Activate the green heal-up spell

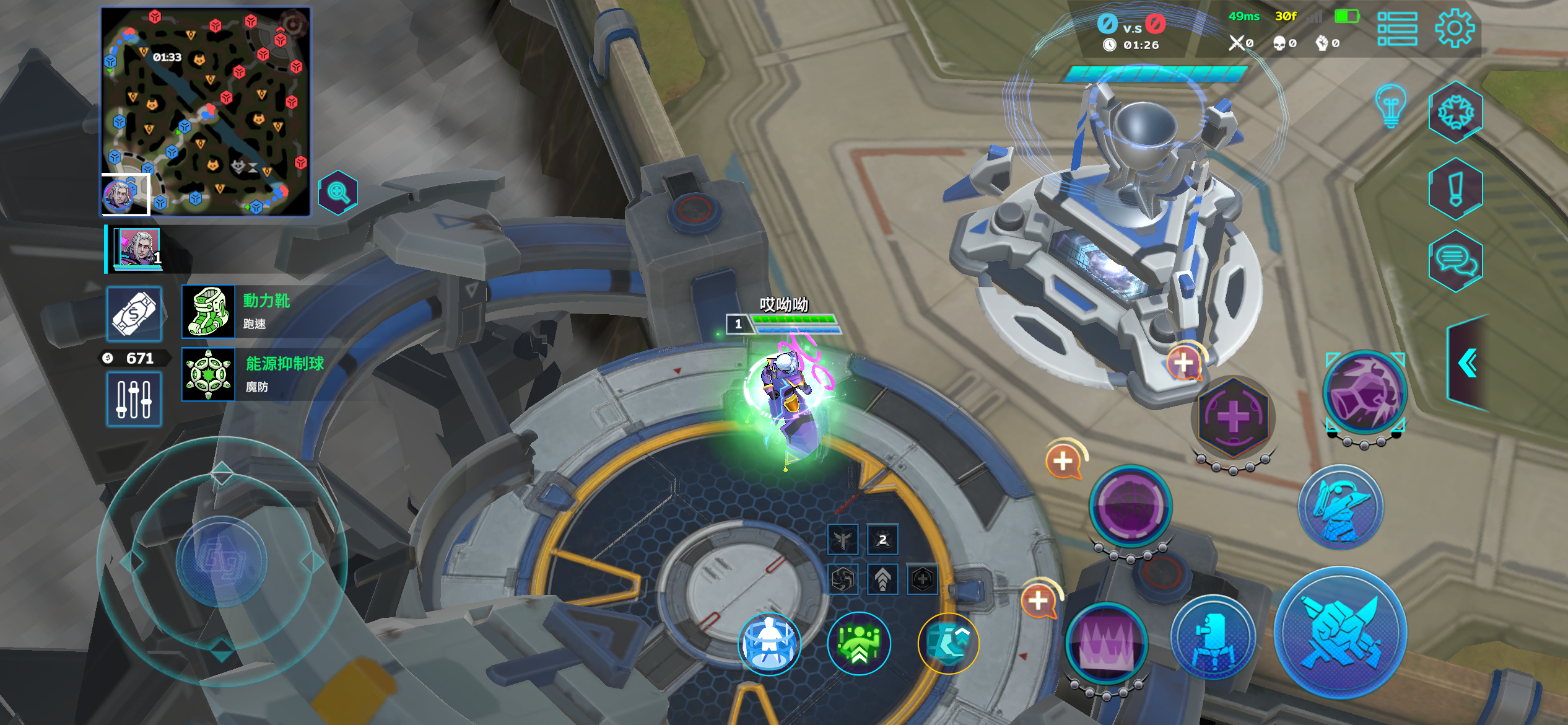coord(859,643)
